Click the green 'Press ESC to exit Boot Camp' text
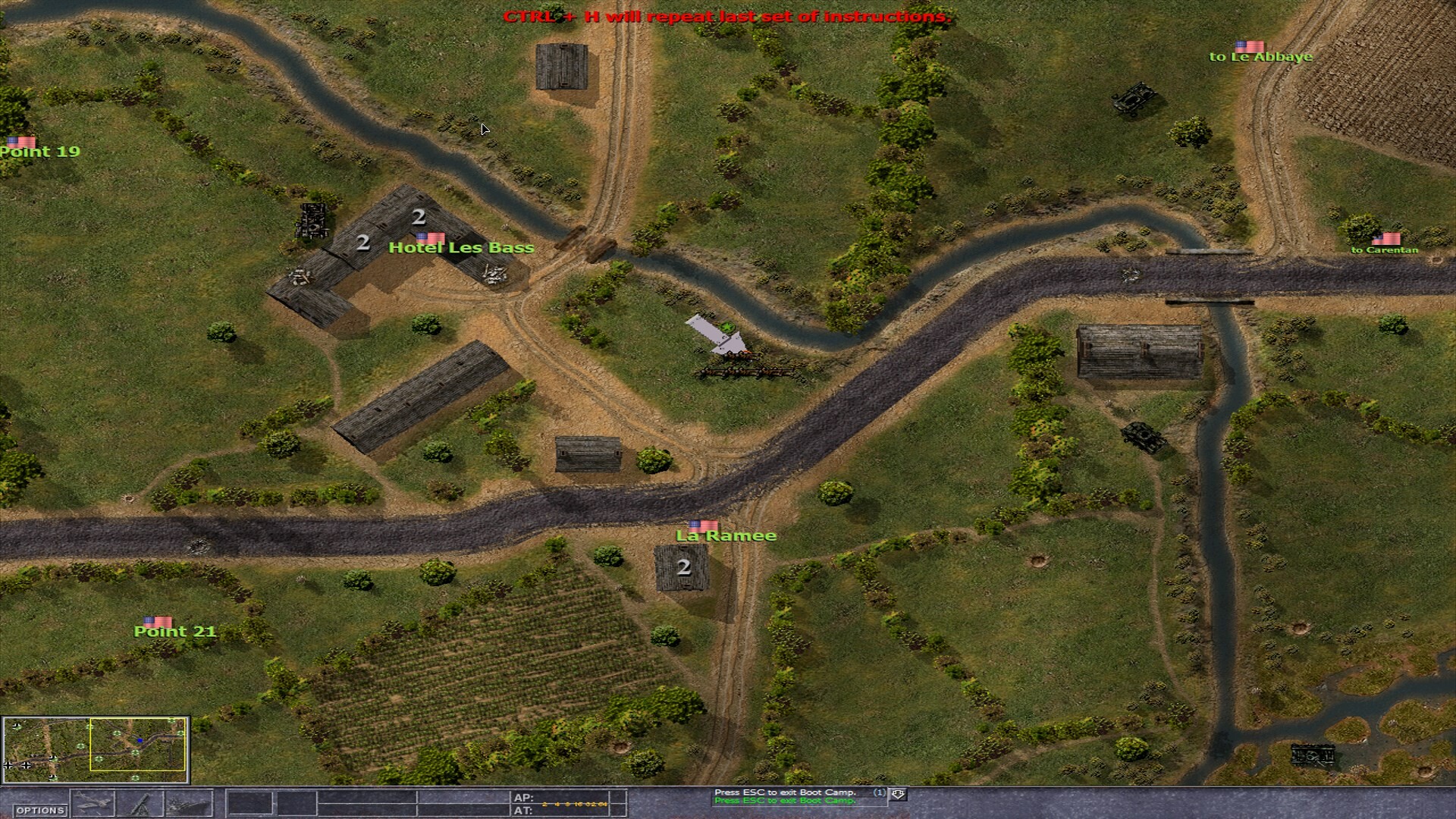This screenshot has height=819, width=1456. click(785, 801)
